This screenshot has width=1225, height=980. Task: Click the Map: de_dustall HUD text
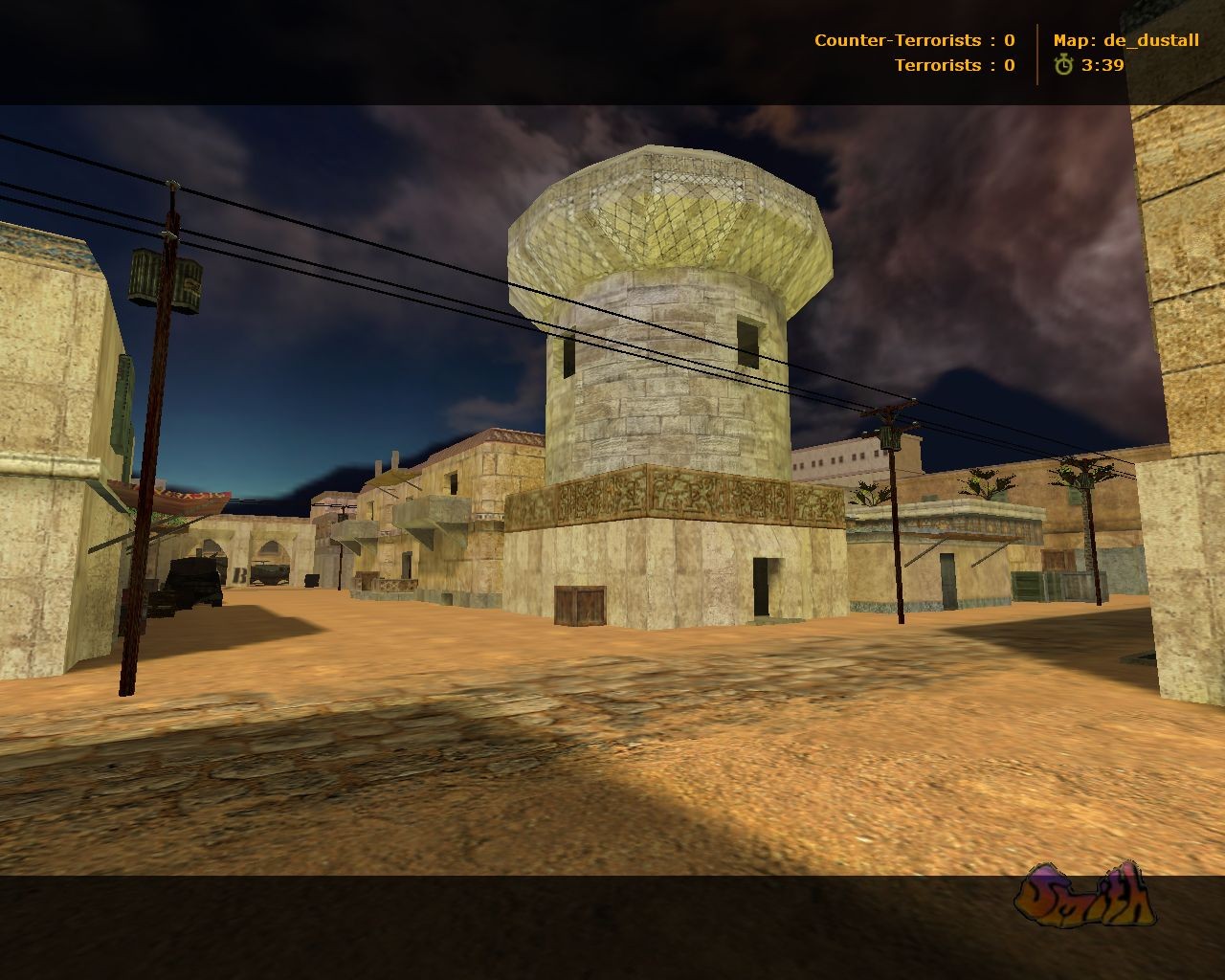coord(1125,40)
